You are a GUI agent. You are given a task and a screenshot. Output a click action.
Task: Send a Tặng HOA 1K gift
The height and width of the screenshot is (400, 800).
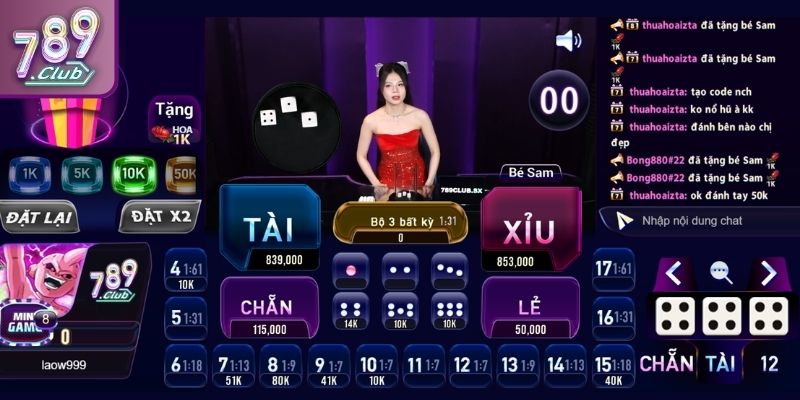(x=173, y=120)
